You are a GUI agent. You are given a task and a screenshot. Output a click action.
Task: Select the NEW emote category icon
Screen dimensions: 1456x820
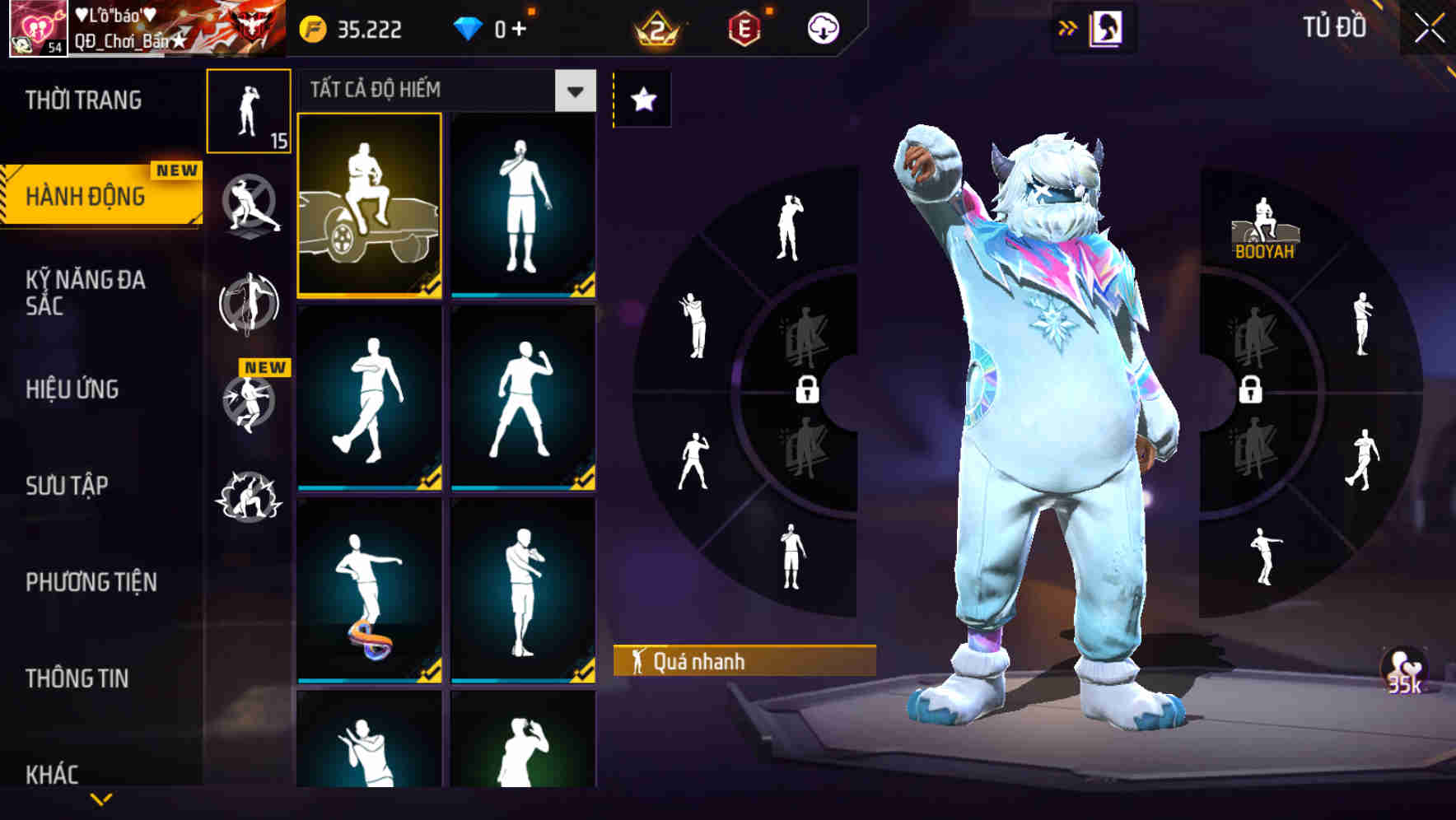(250, 403)
